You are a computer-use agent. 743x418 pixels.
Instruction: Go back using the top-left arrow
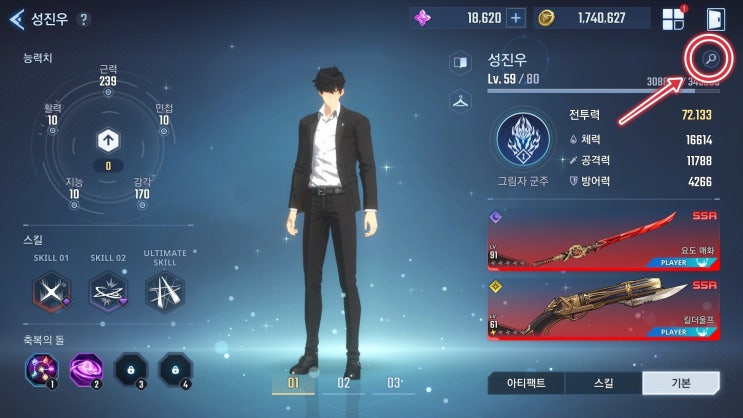[x=16, y=19]
